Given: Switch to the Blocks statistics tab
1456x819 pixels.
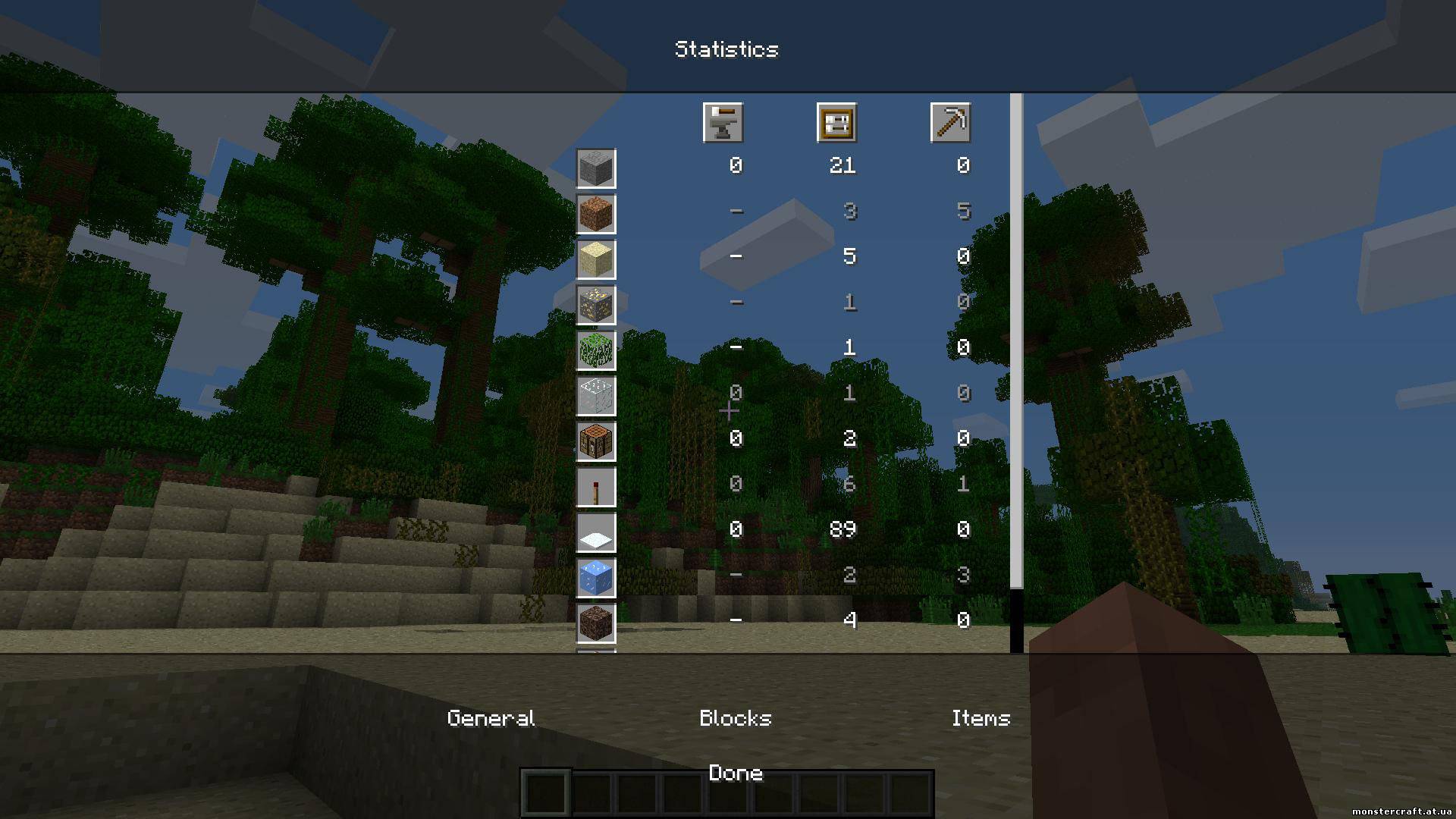Looking at the screenshot, I should (735, 717).
